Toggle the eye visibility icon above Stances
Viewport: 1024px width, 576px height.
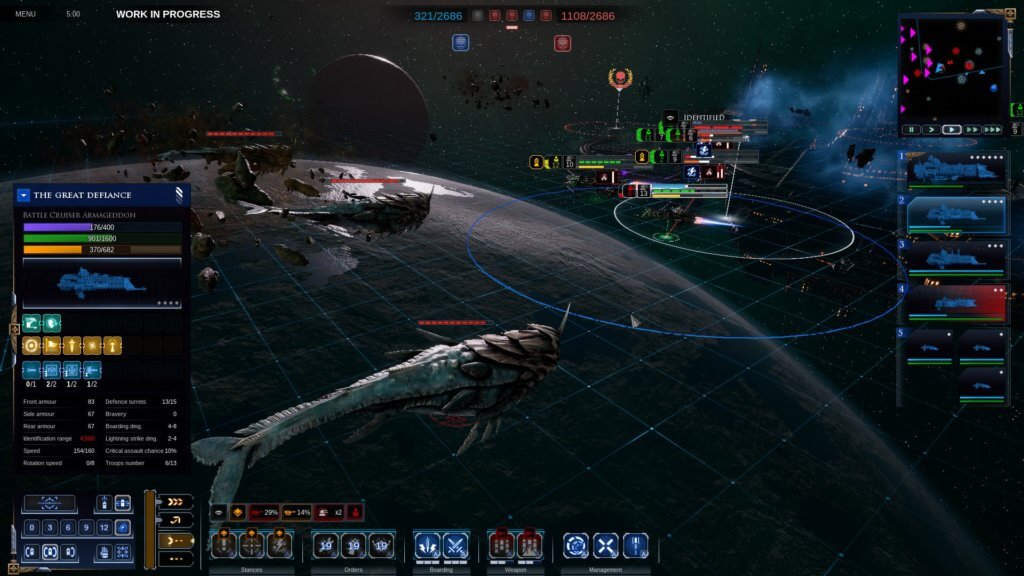pyautogui.click(x=220, y=512)
